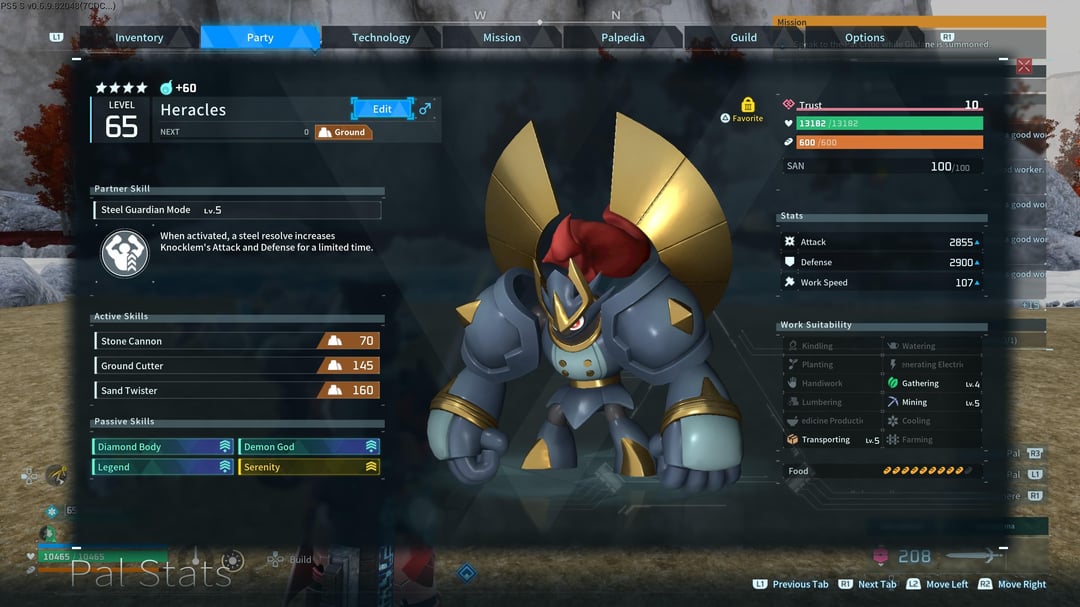This screenshot has height=607, width=1080.
Task: Select the Guild tab
Action: 744,38
